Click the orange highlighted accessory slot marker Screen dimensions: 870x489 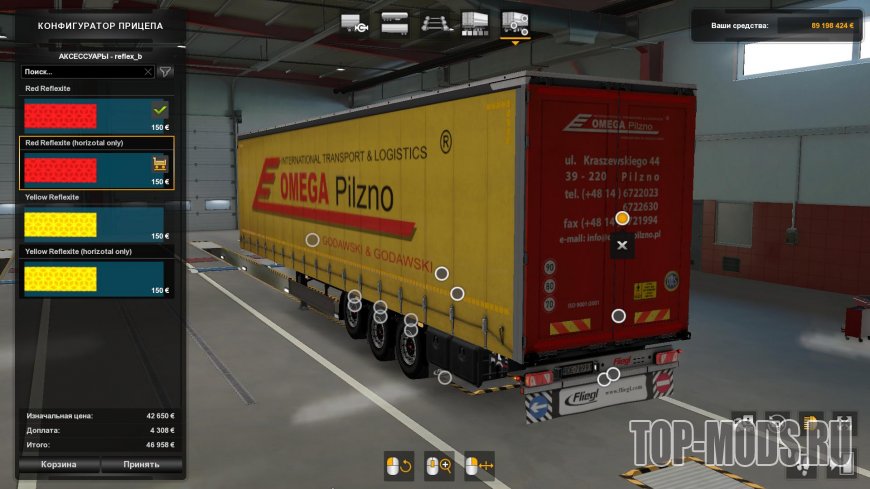[x=622, y=217]
